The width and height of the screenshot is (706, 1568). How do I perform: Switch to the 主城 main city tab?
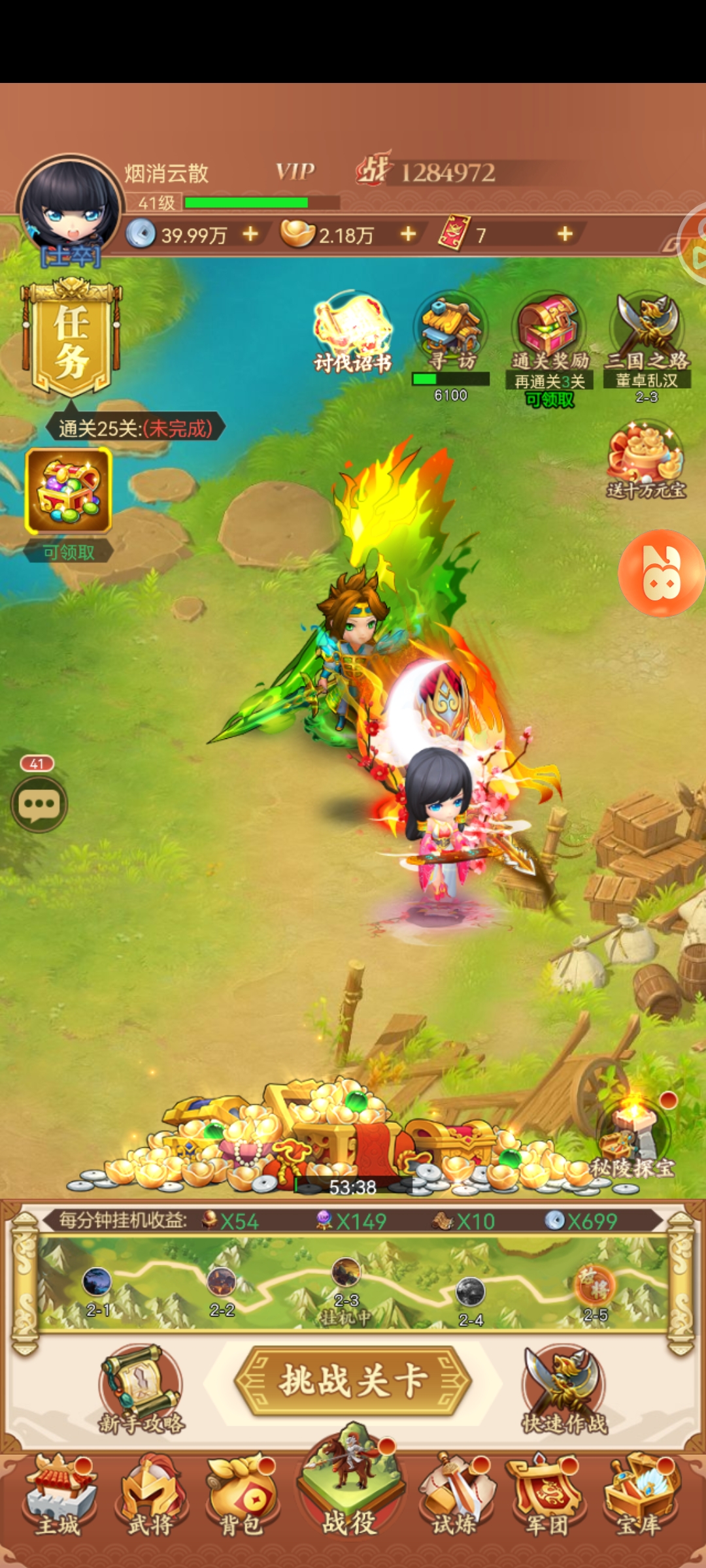coord(59,1496)
